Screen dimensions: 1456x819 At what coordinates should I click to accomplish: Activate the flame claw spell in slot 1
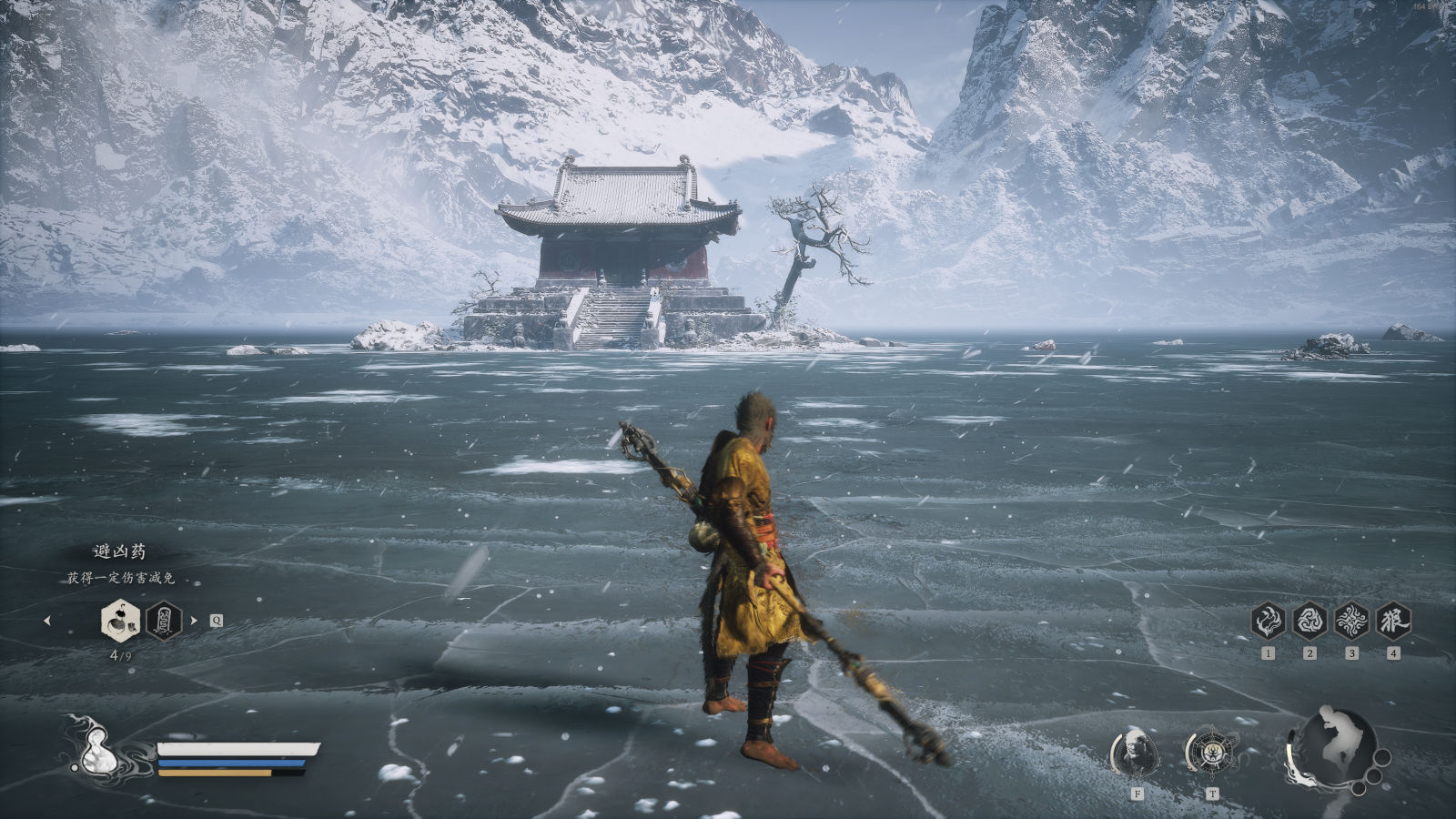click(1268, 621)
